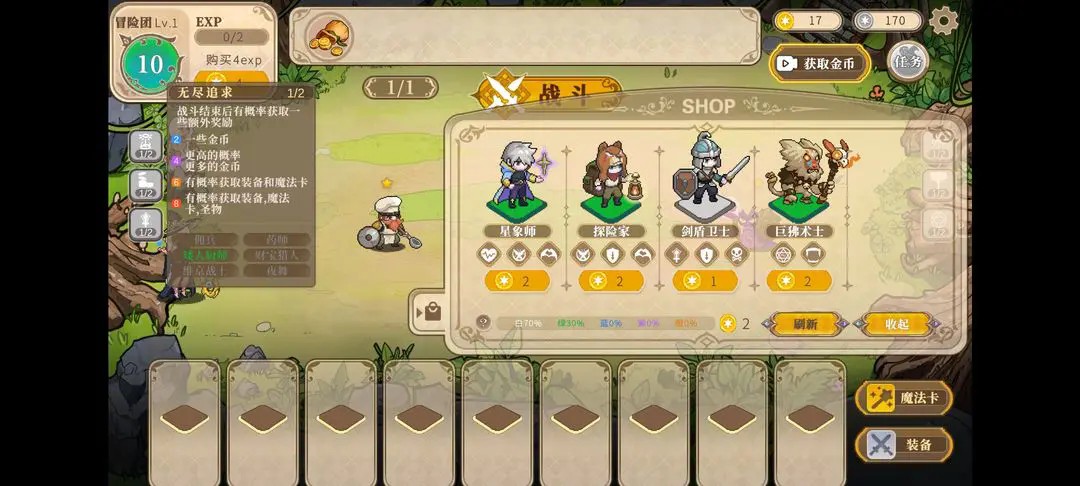Image resolution: width=1080 pixels, height=486 pixels.
Task: Open the 装备 equipment panel
Action: 905,445
